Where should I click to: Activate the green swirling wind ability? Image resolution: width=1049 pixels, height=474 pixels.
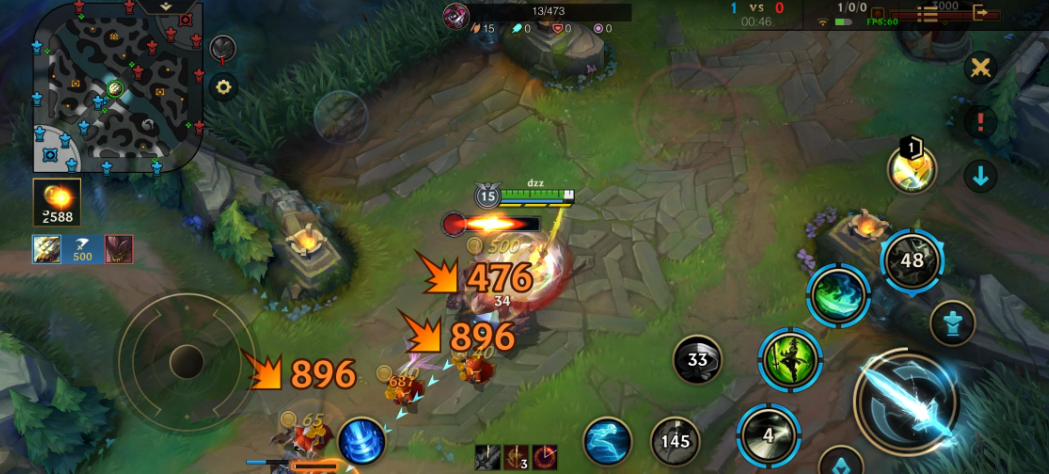[x=837, y=295]
